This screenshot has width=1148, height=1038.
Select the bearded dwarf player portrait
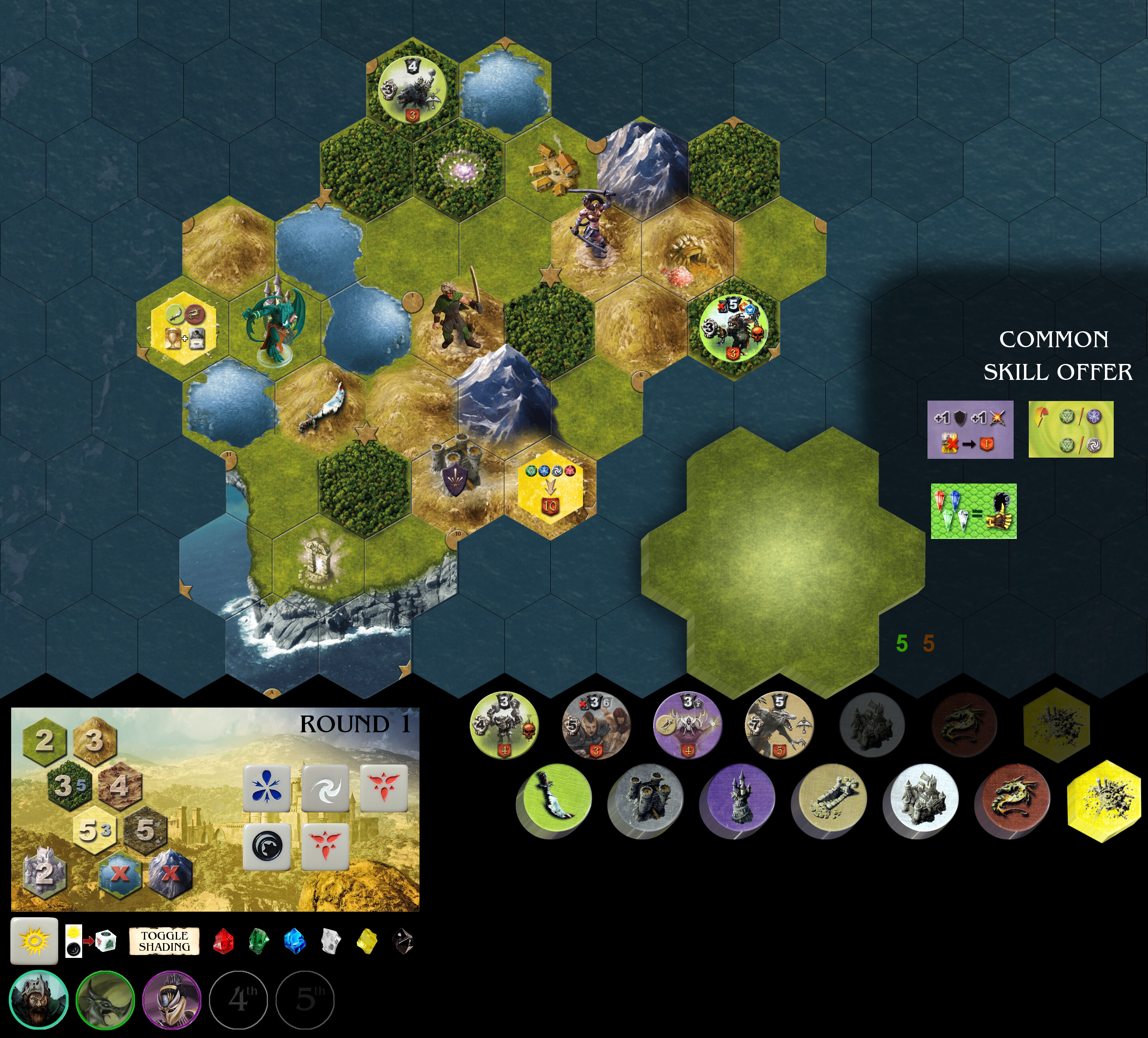pyautogui.click(x=39, y=999)
